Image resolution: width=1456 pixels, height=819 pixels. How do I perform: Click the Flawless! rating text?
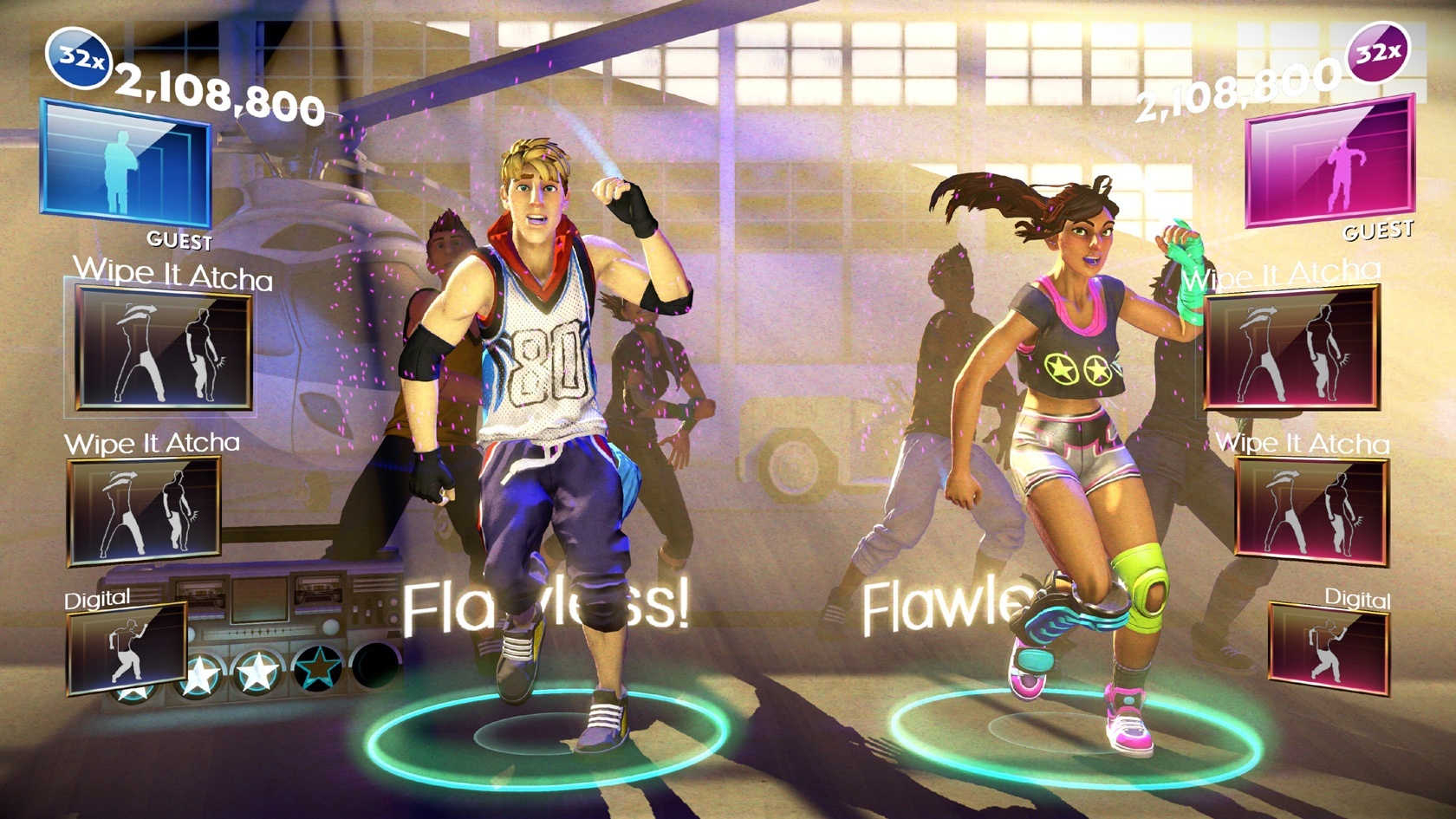click(x=546, y=608)
